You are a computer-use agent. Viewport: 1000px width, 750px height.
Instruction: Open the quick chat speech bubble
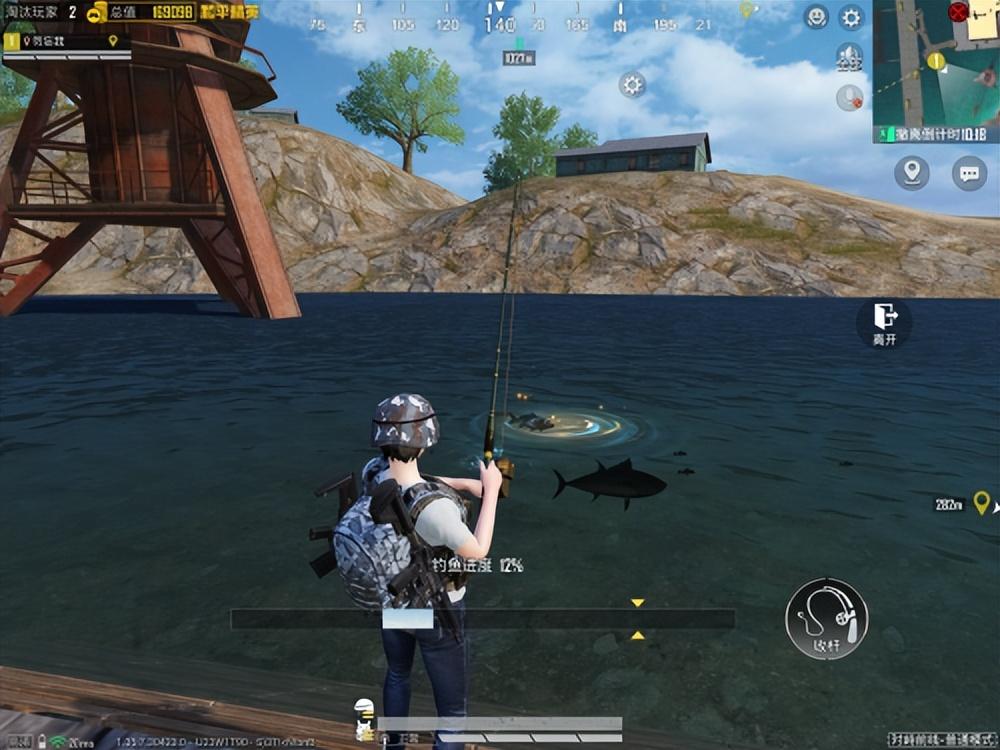tap(969, 173)
